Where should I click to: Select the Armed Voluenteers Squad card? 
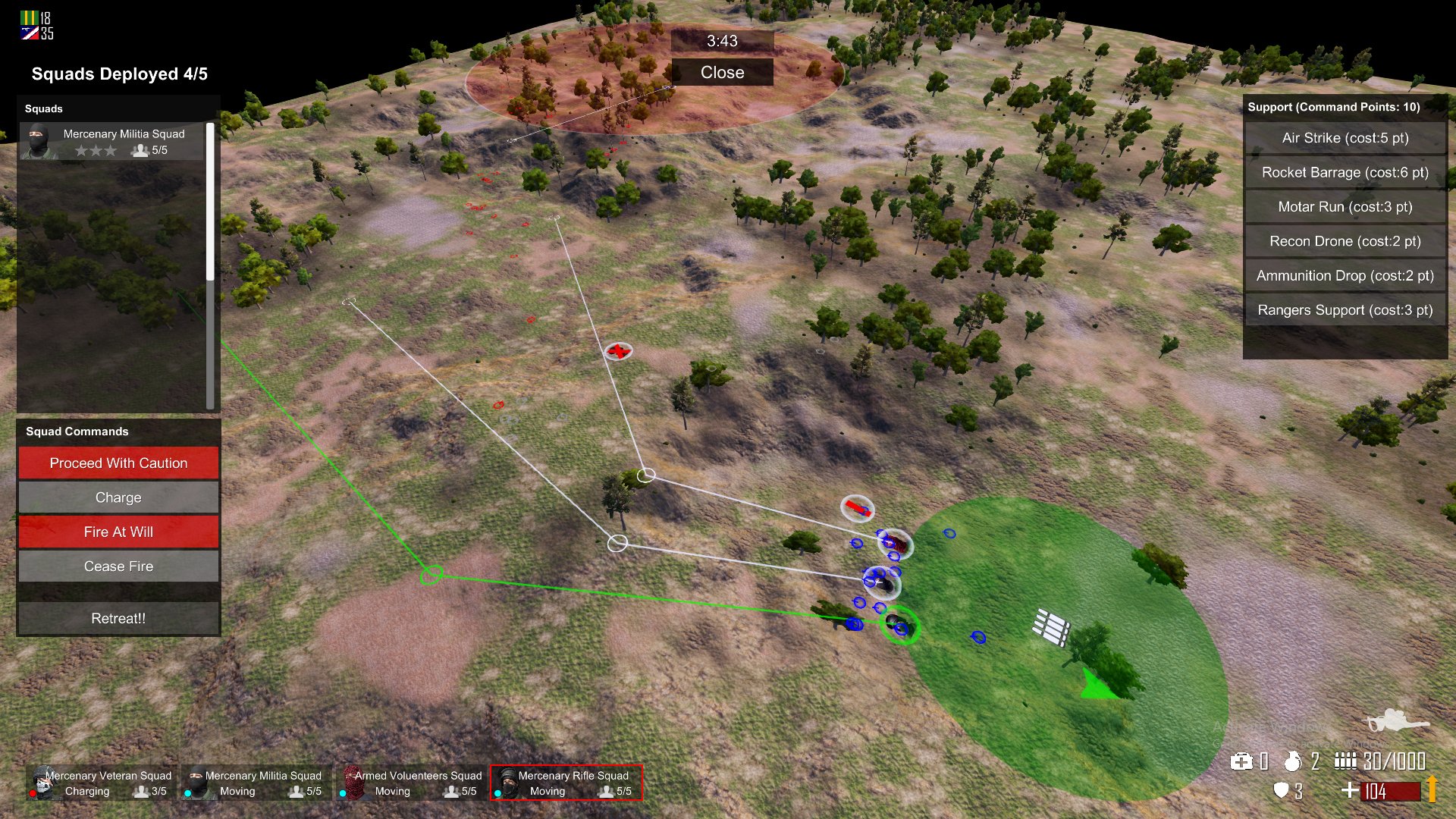(413, 783)
